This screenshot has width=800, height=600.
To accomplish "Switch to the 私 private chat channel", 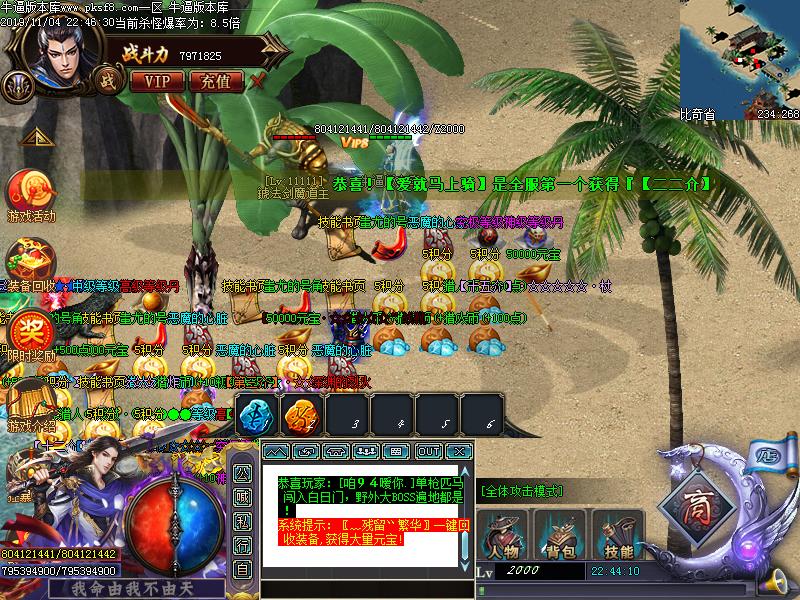I will [x=242, y=521].
